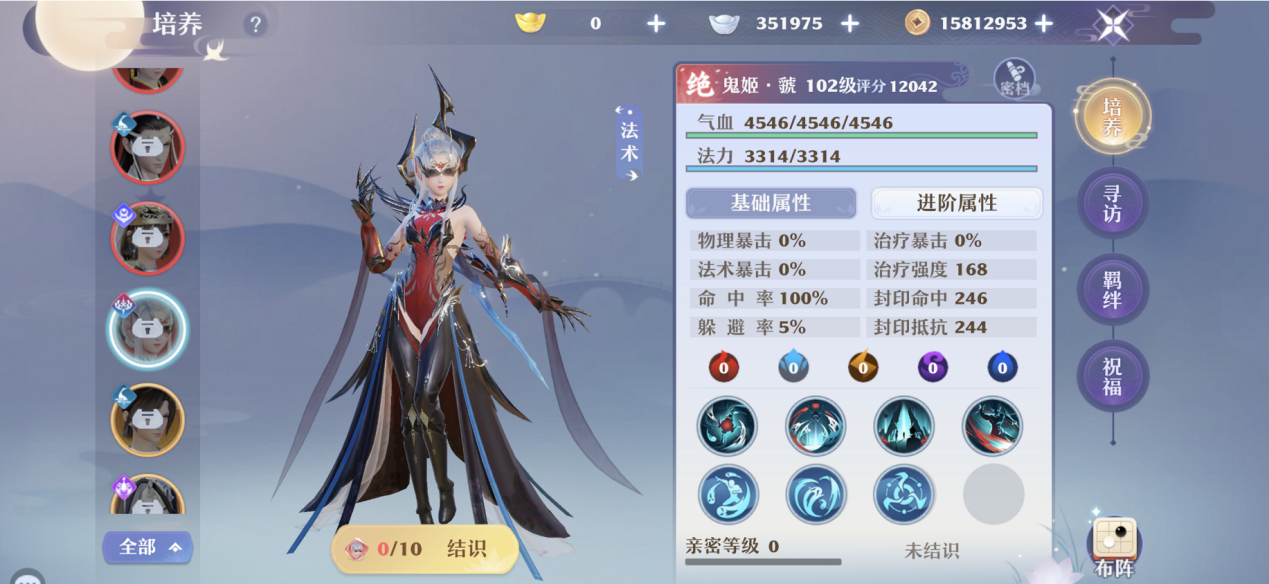The height and width of the screenshot is (584, 1269).
Task: Add more gold ingot currency
Action: [x=656, y=23]
